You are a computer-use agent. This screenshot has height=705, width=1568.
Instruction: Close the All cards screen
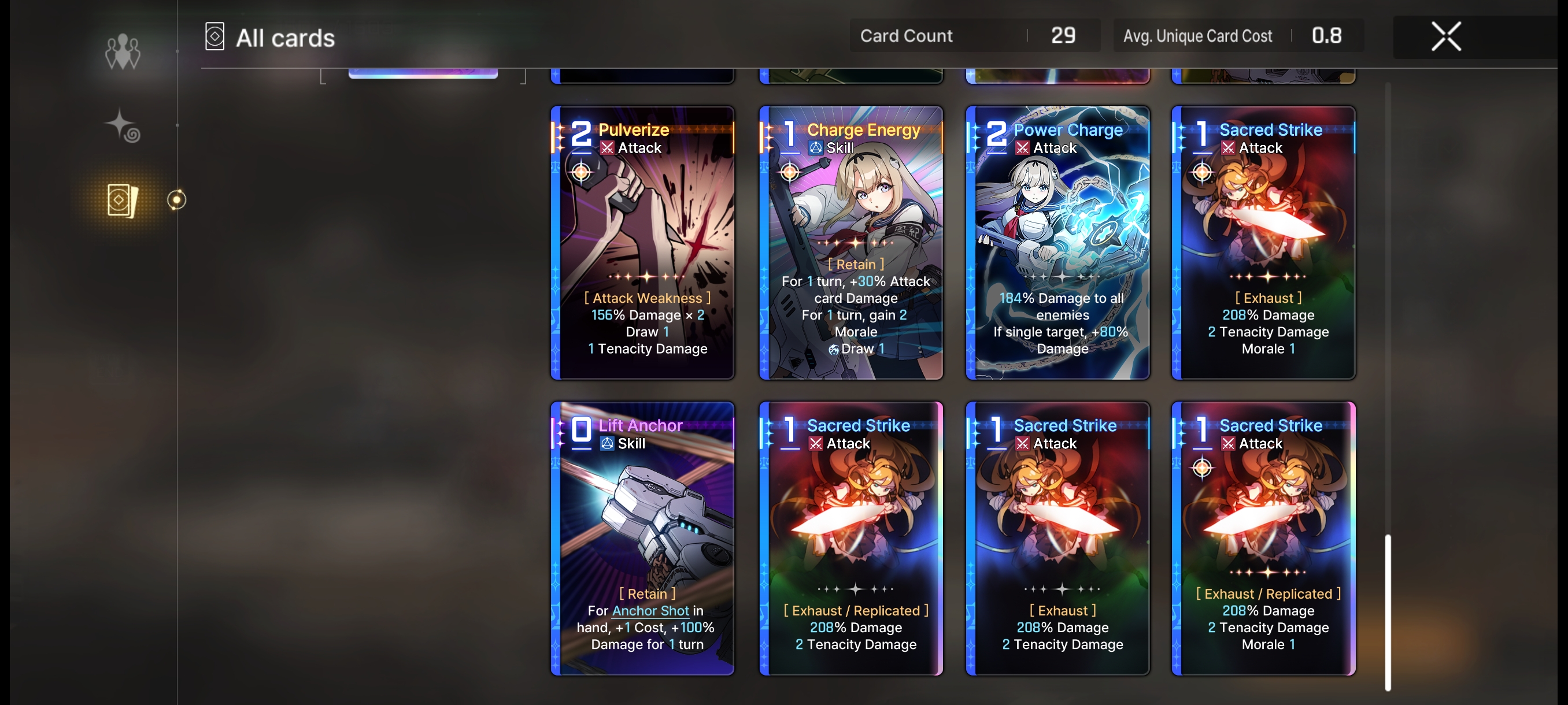click(x=1445, y=36)
